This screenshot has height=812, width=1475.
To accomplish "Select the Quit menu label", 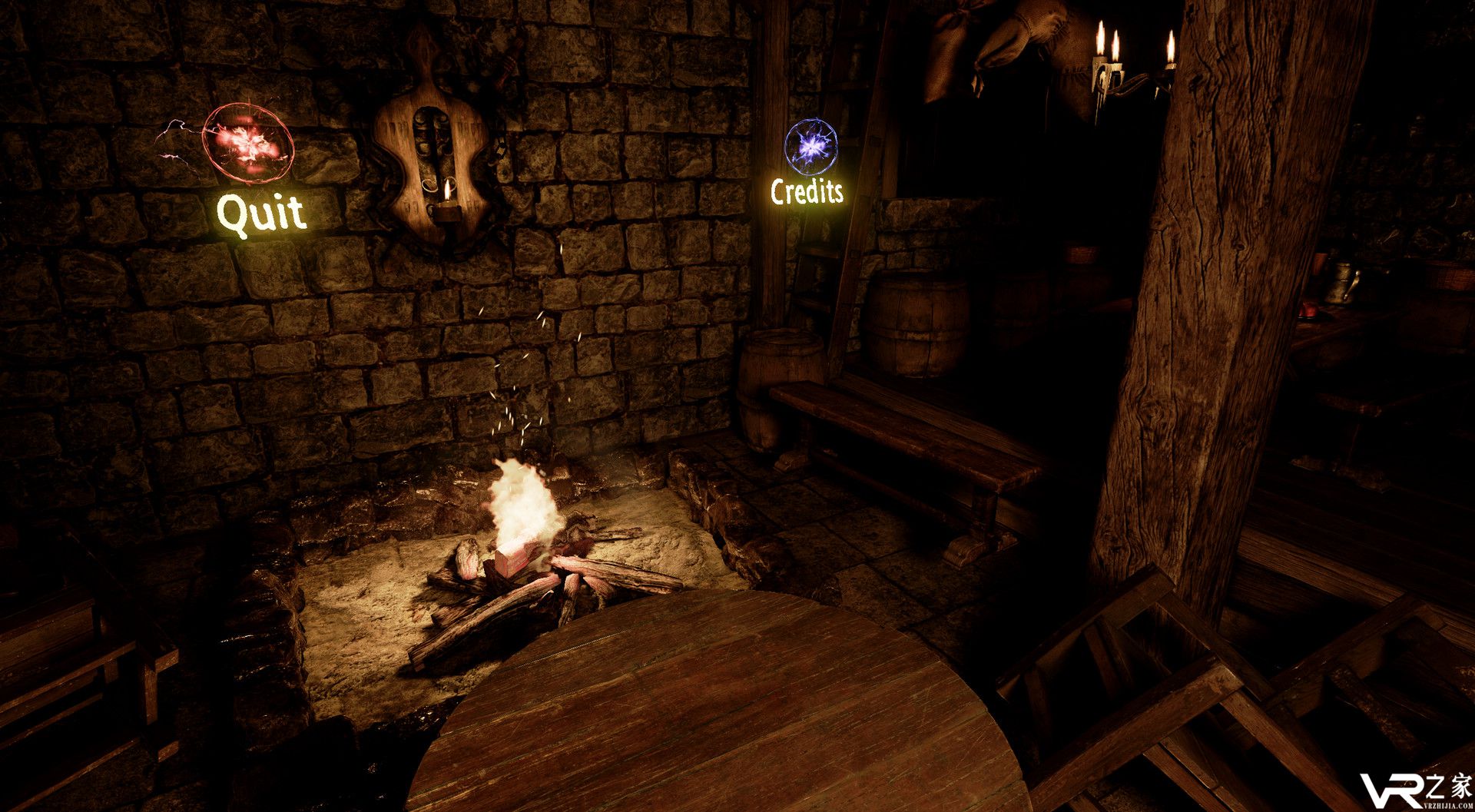I will (x=261, y=213).
